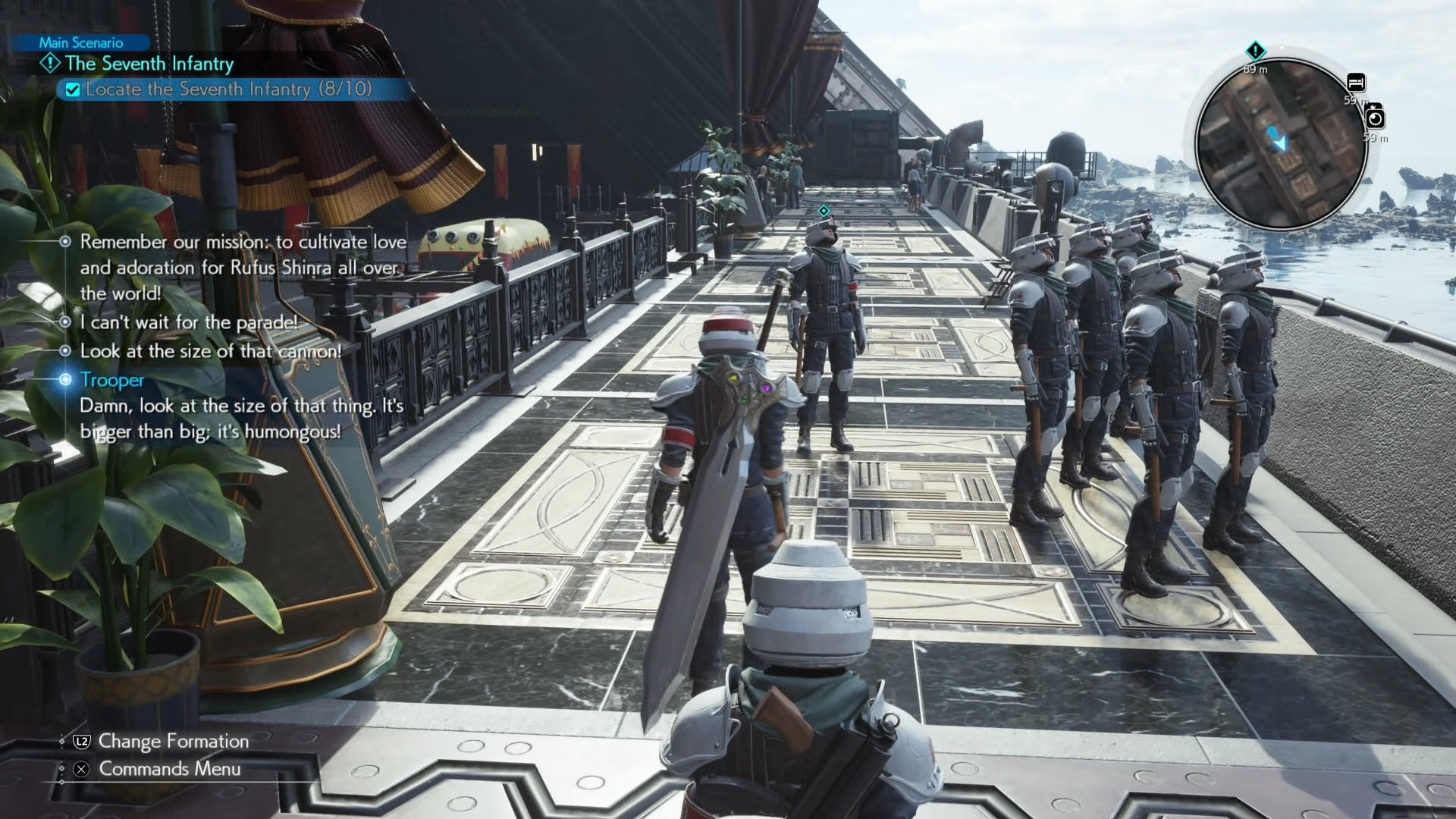Viewport: 1456px width, 819px height.
Task: Choose the Trooper dialogue log entry
Action: pyautogui.click(x=111, y=379)
